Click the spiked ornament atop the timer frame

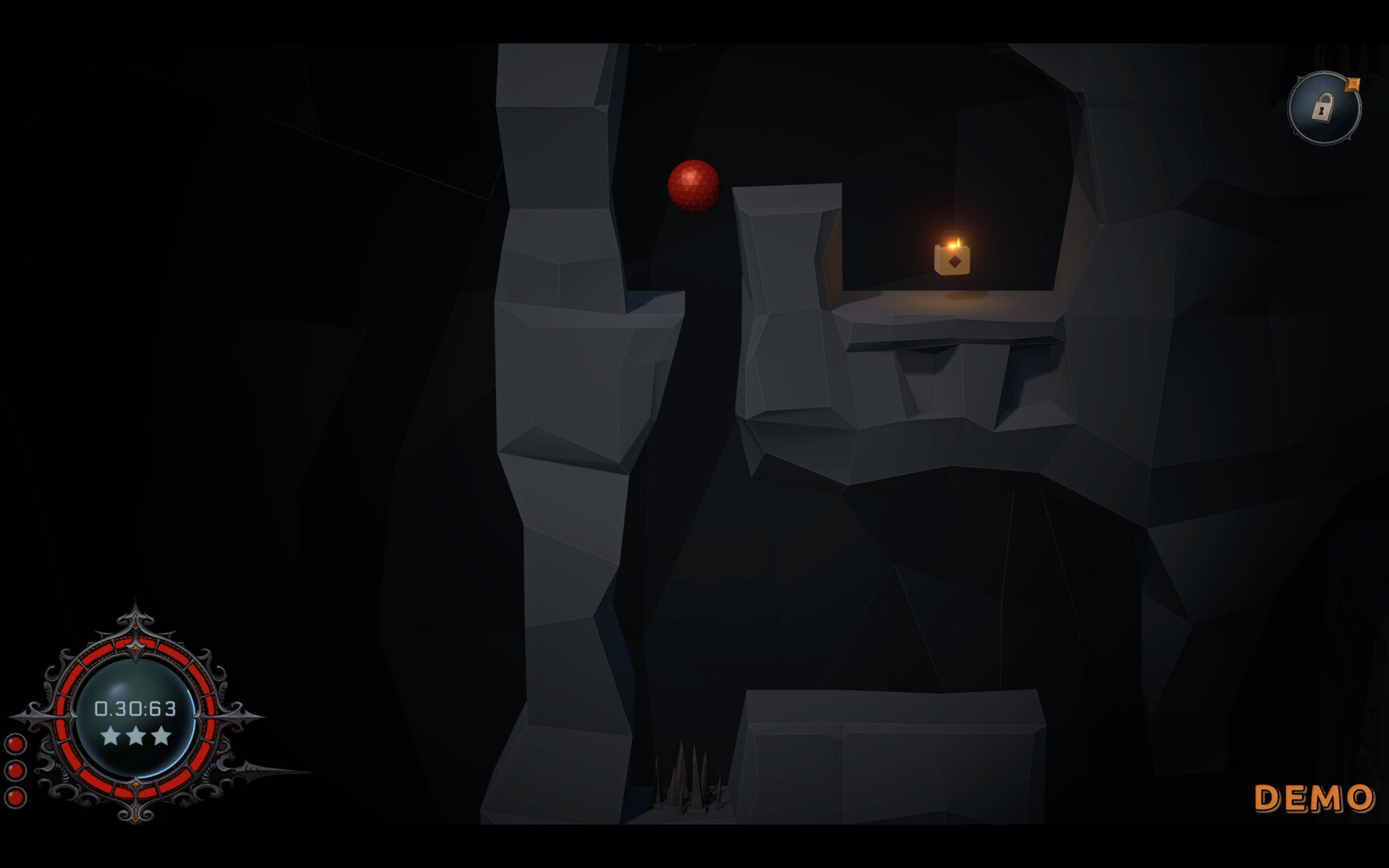pyautogui.click(x=134, y=617)
